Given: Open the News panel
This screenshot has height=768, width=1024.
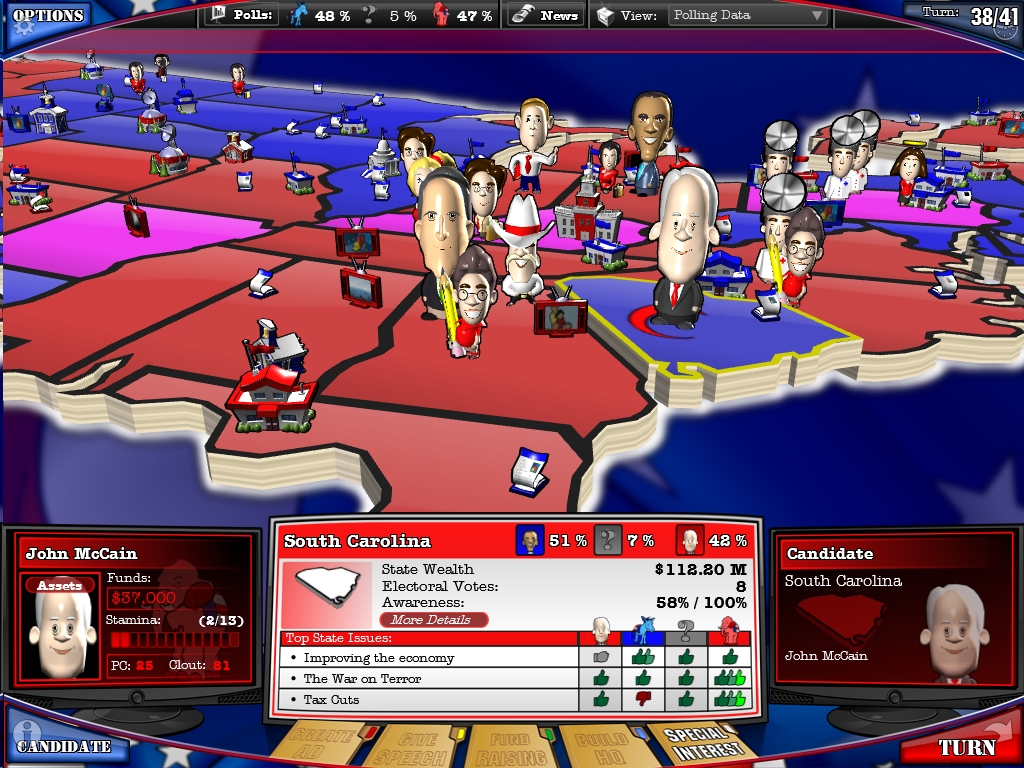Looking at the screenshot, I should tap(546, 15).
